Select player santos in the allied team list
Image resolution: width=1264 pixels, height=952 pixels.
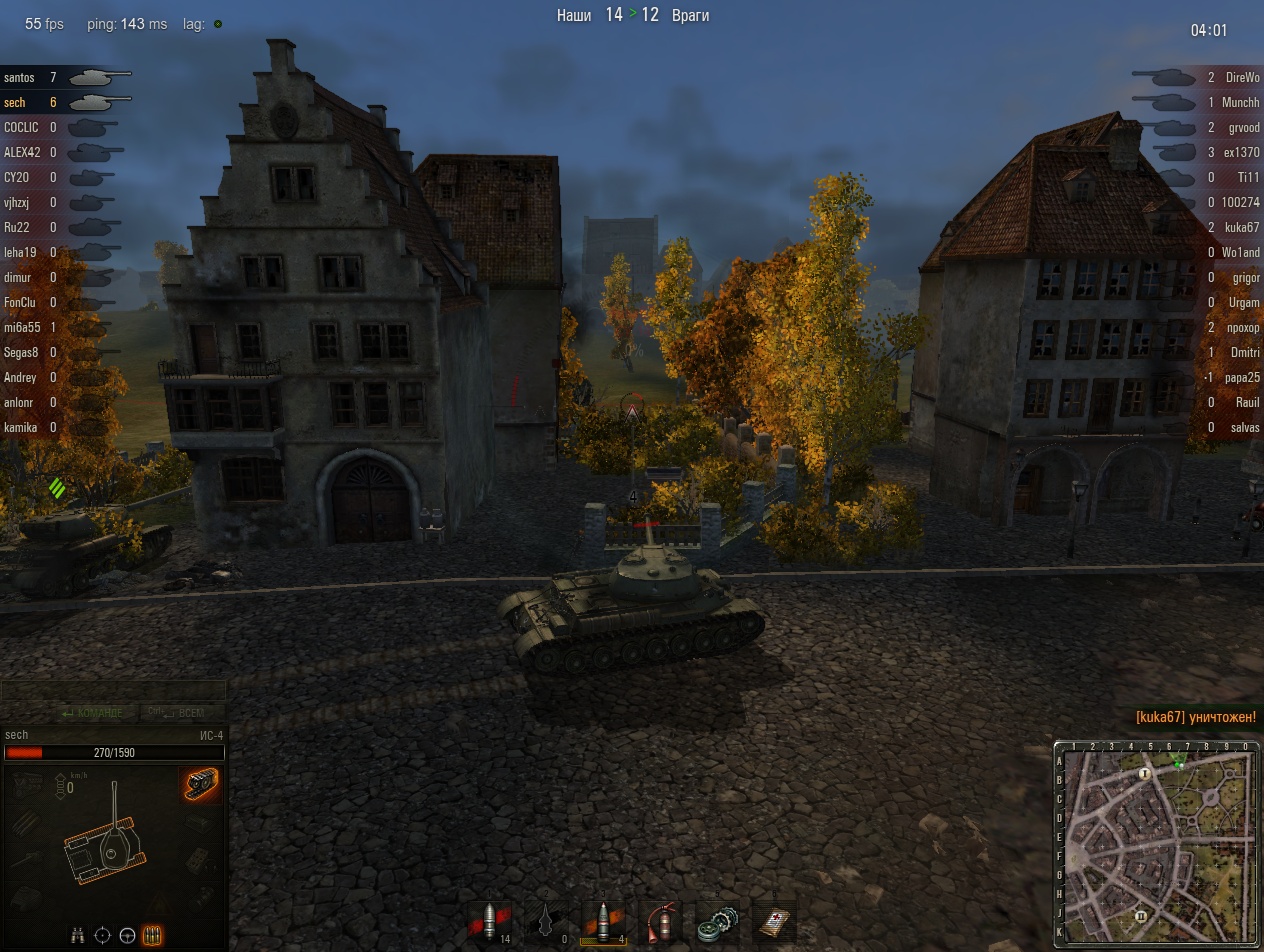[19, 77]
